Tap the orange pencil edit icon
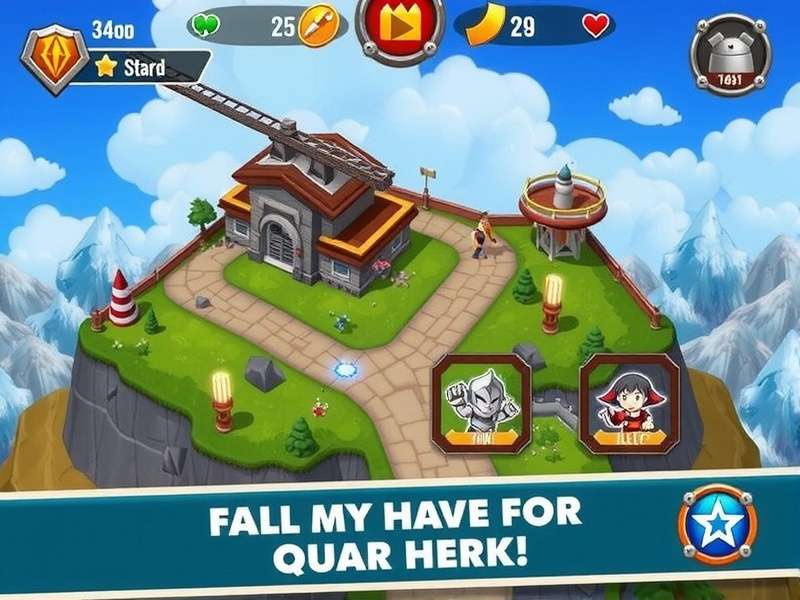This screenshot has height=600, width=800. pyautogui.click(x=316, y=26)
